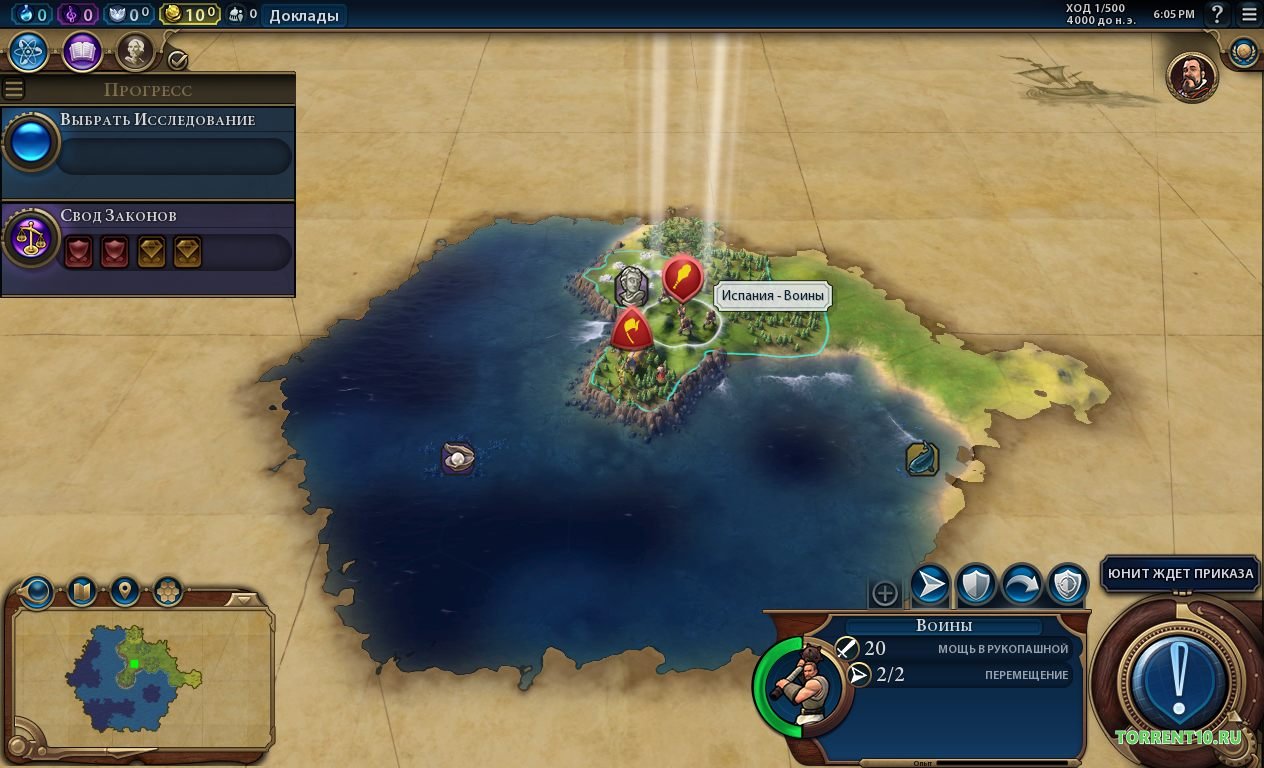1264x768 pixels.
Task: Click the checkmark icon beside tracker buttons
Action: tap(178, 60)
